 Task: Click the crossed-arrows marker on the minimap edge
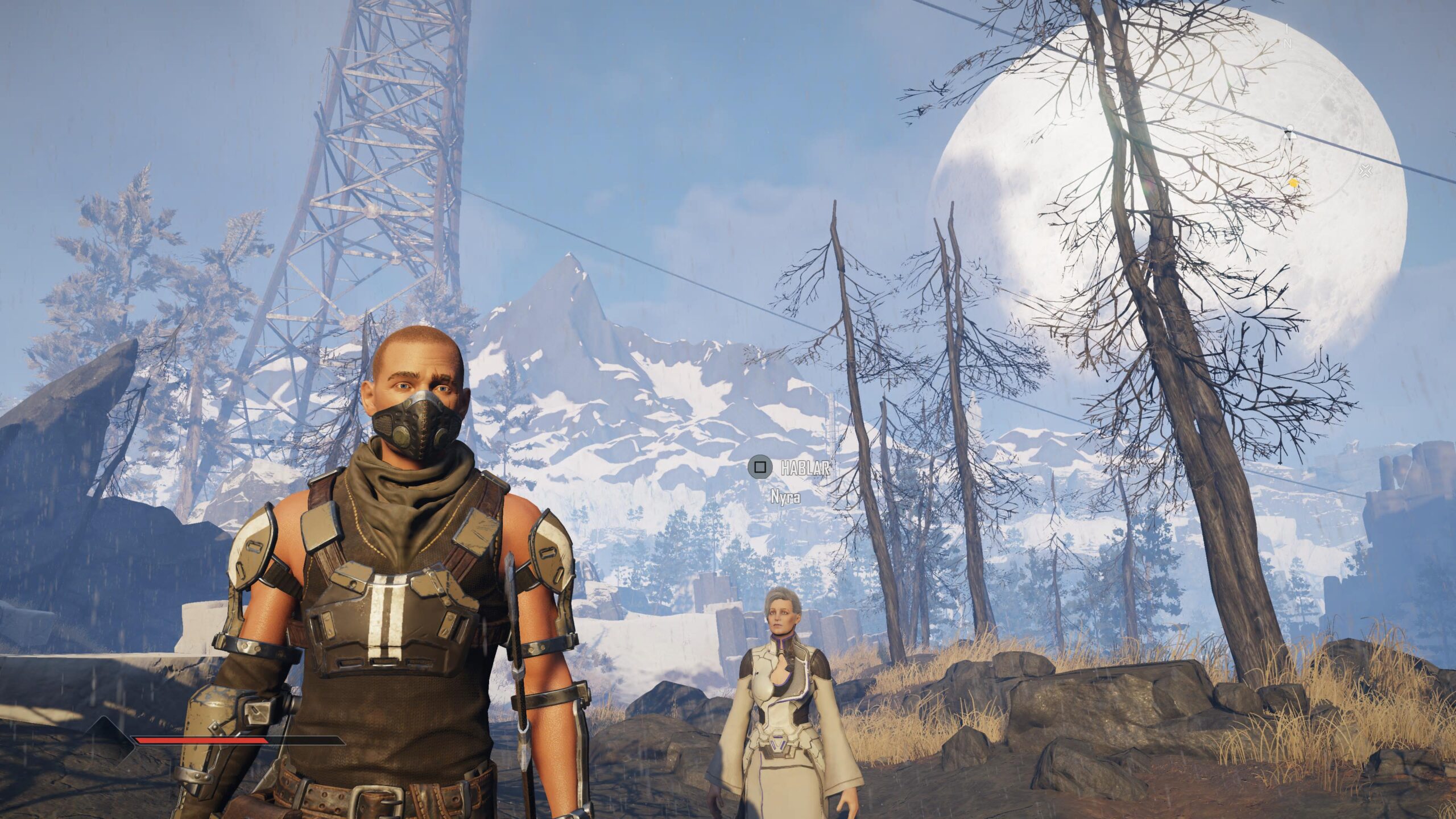tap(1365, 171)
